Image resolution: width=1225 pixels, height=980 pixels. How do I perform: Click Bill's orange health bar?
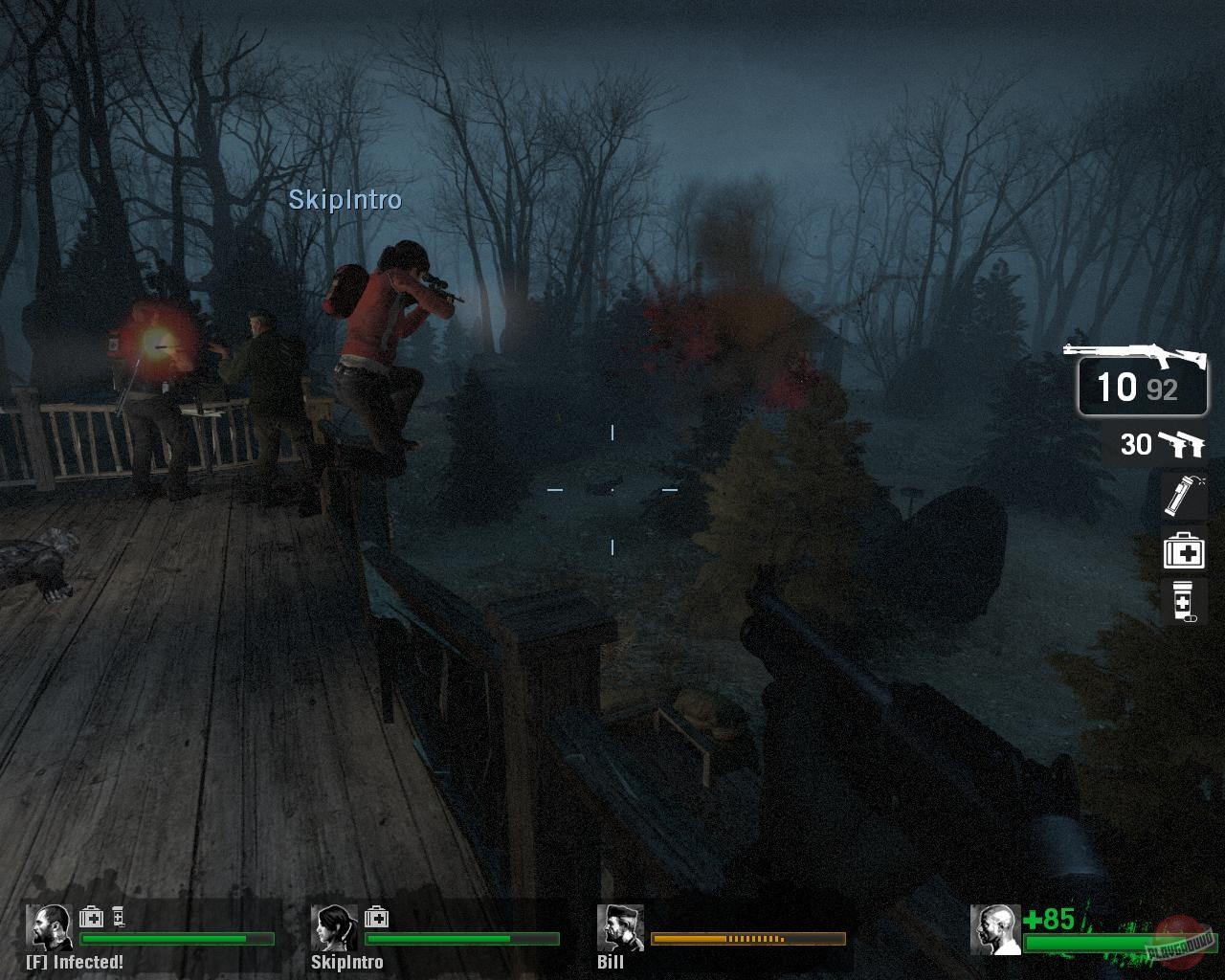746,940
